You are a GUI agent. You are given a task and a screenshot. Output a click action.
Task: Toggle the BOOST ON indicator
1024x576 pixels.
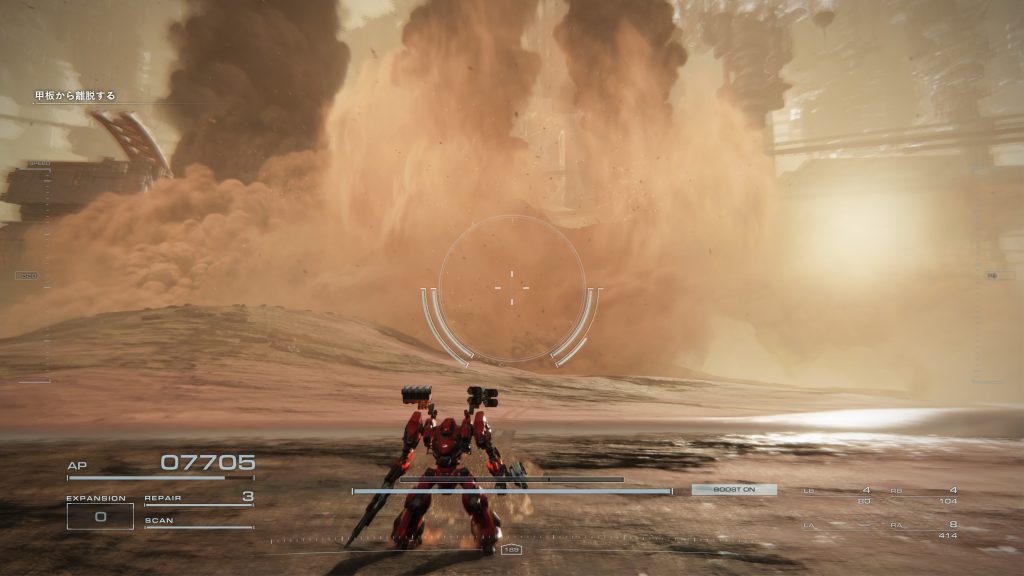click(733, 490)
